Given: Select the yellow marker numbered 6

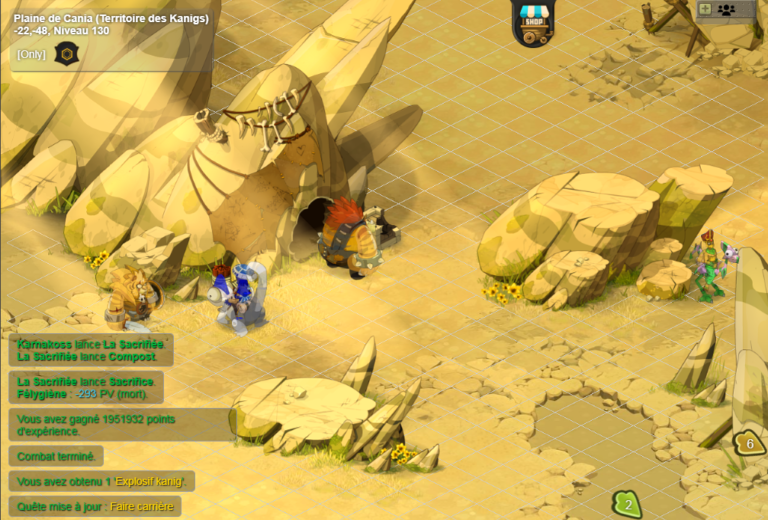Looking at the screenshot, I should (749, 442).
